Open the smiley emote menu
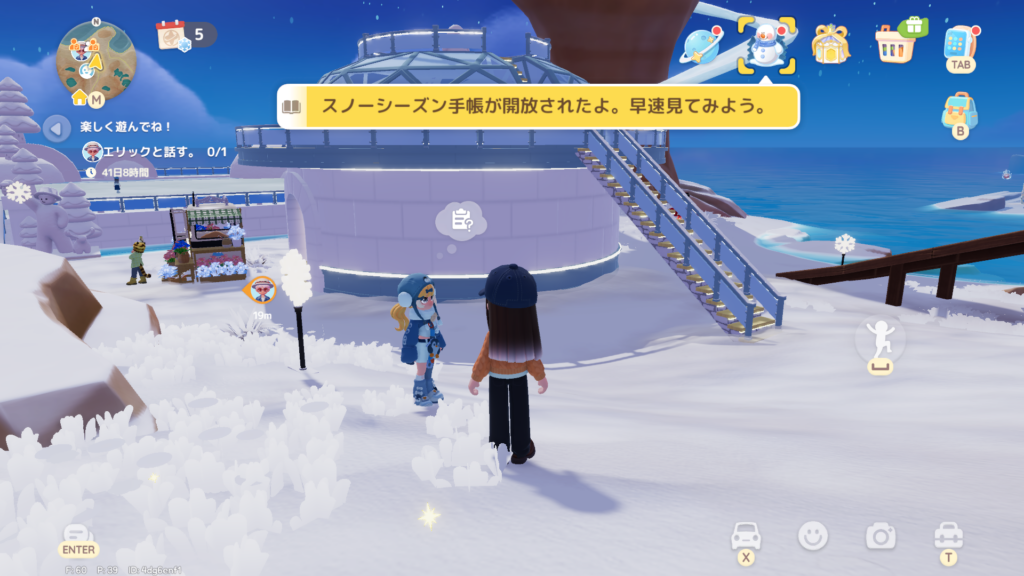1024x576 pixels. pos(813,536)
